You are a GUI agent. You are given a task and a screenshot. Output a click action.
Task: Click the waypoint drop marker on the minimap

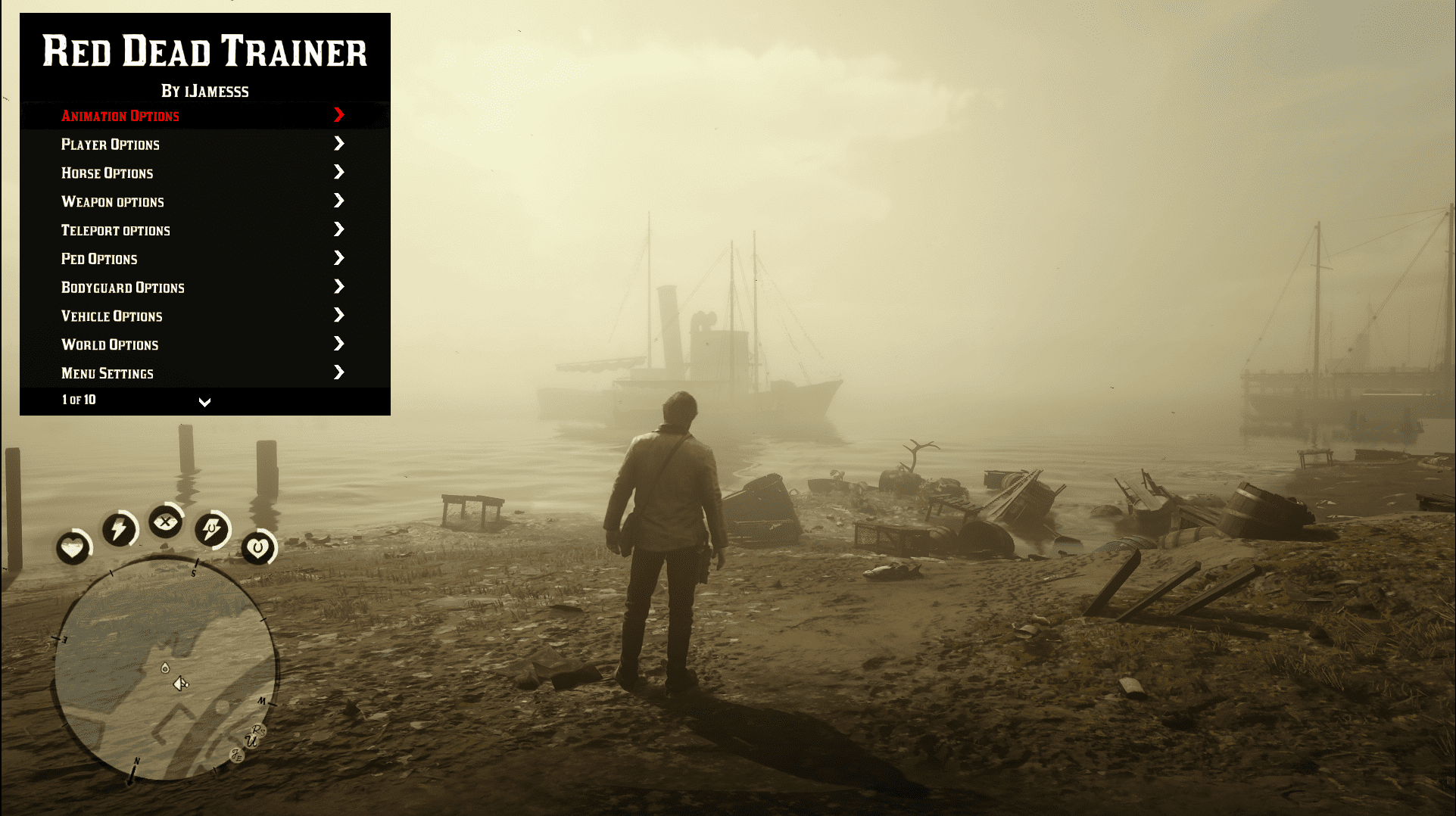[165, 668]
